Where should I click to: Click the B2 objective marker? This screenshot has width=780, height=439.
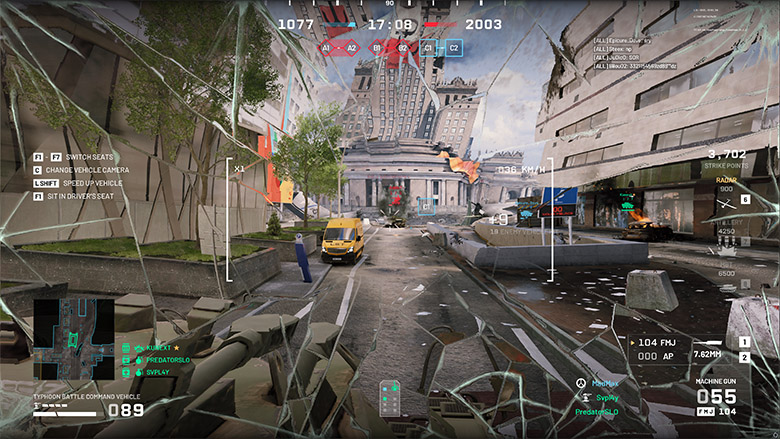coord(403,47)
